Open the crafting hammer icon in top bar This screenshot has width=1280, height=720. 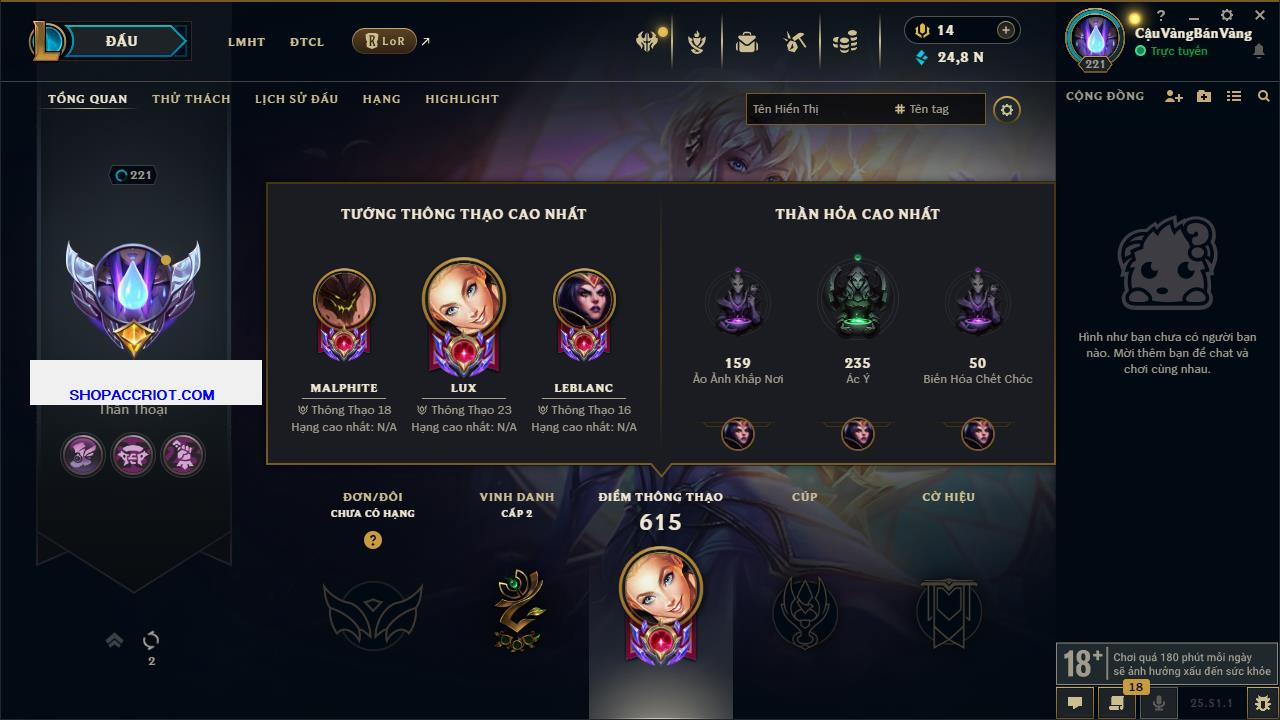pyautogui.click(x=795, y=42)
